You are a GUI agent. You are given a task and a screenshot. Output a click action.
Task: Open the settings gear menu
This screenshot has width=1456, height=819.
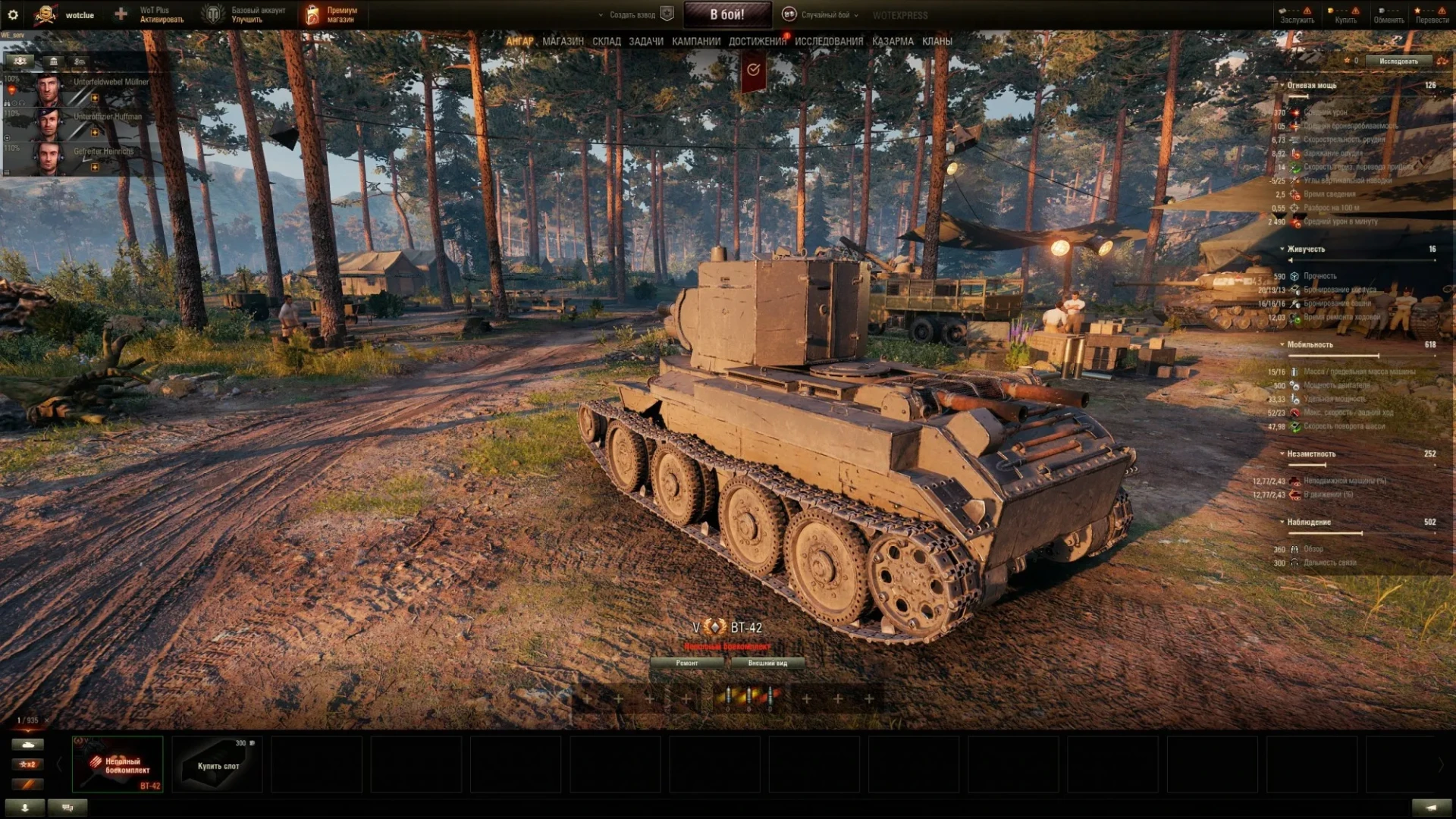(x=13, y=14)
